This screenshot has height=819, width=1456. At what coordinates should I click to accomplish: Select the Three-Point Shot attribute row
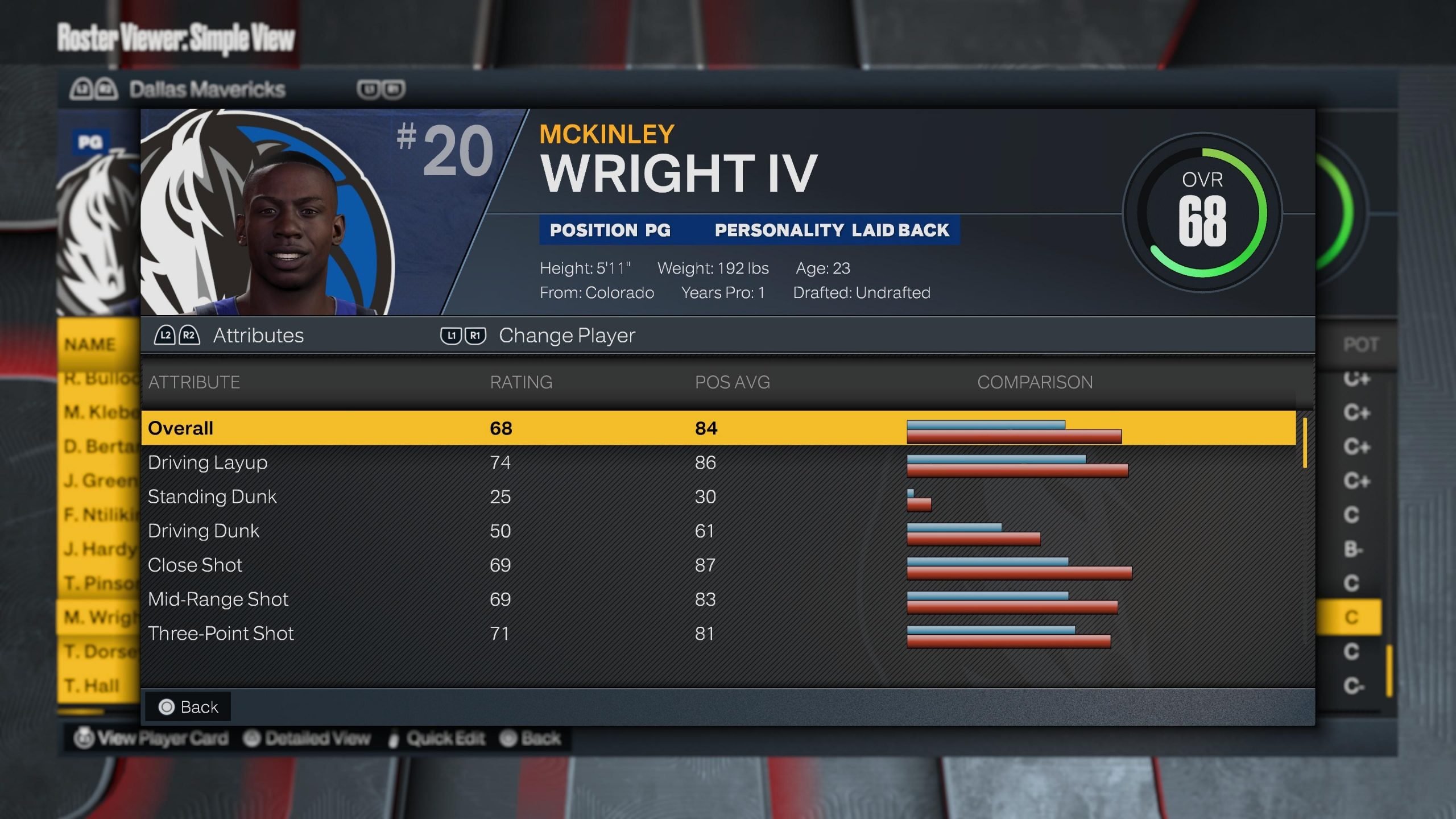pos(718,633)
